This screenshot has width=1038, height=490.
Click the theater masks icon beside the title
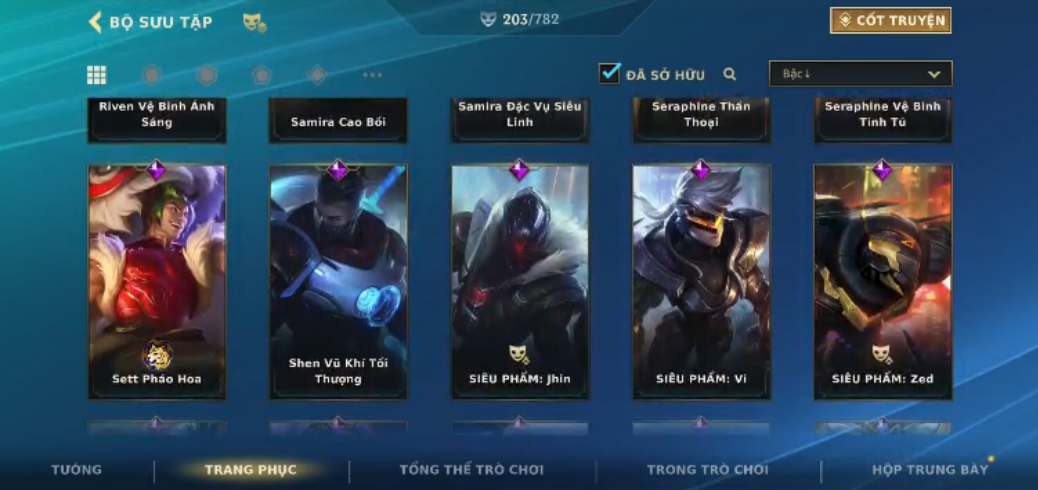pyautogui.click(x=254, y=22)
